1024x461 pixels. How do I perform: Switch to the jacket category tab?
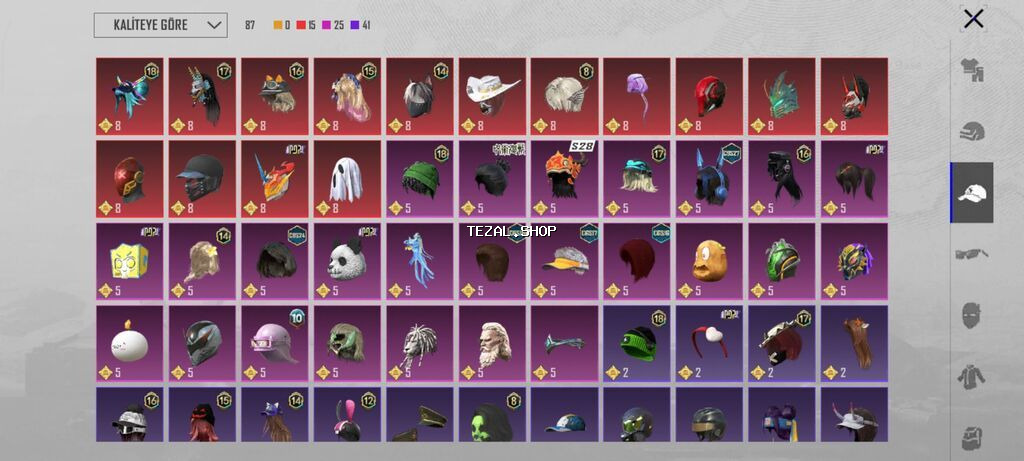[x=972, y=377]
